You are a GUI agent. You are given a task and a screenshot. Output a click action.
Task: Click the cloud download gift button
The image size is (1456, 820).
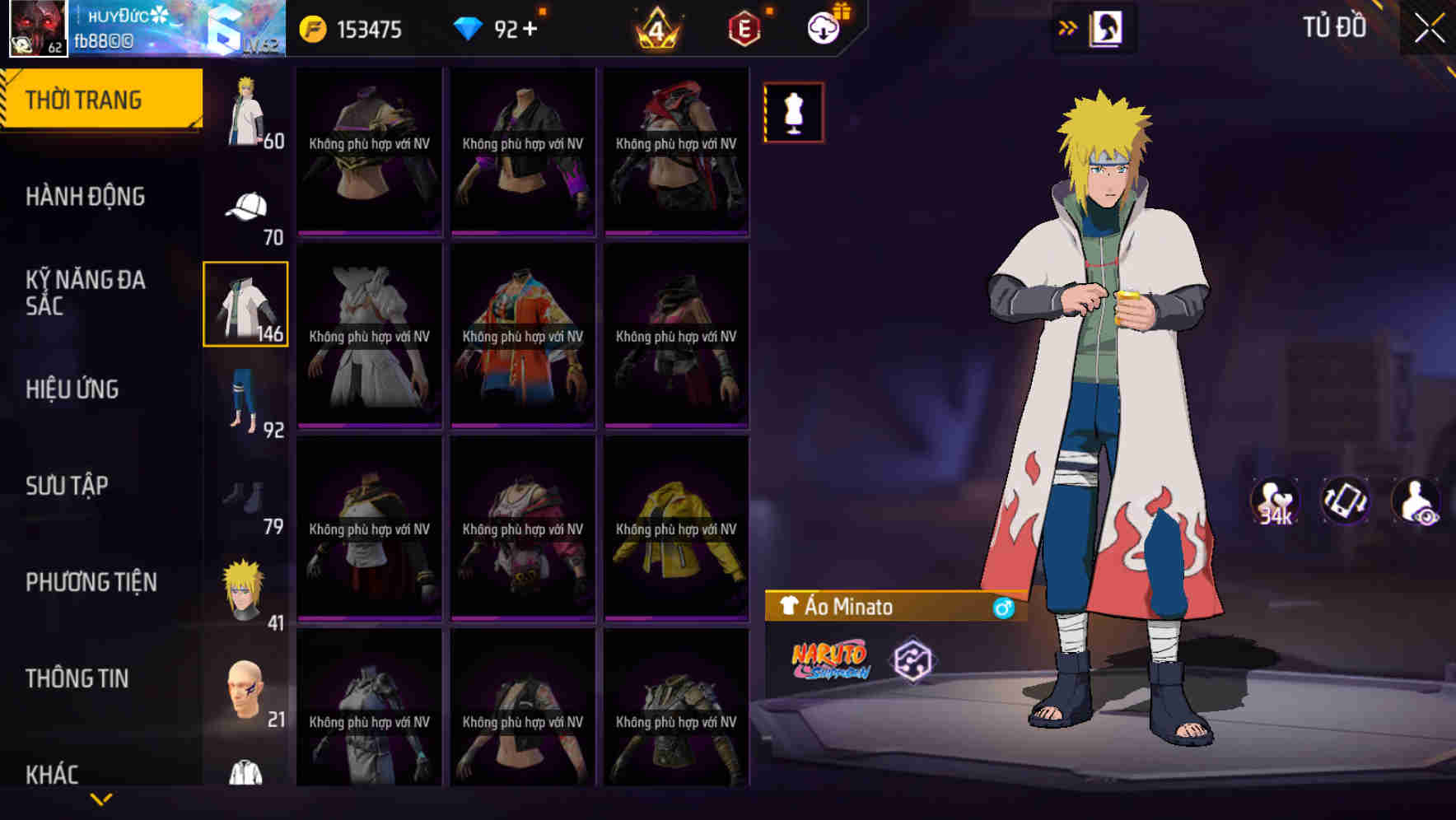pyautogui.click(x=822, y=27)
